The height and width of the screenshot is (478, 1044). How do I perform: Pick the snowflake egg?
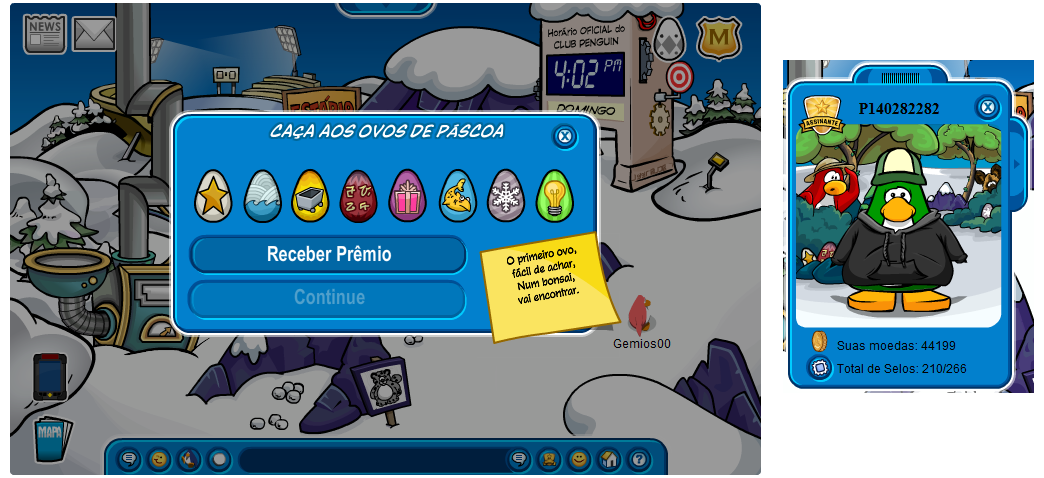tap(505, 196)
